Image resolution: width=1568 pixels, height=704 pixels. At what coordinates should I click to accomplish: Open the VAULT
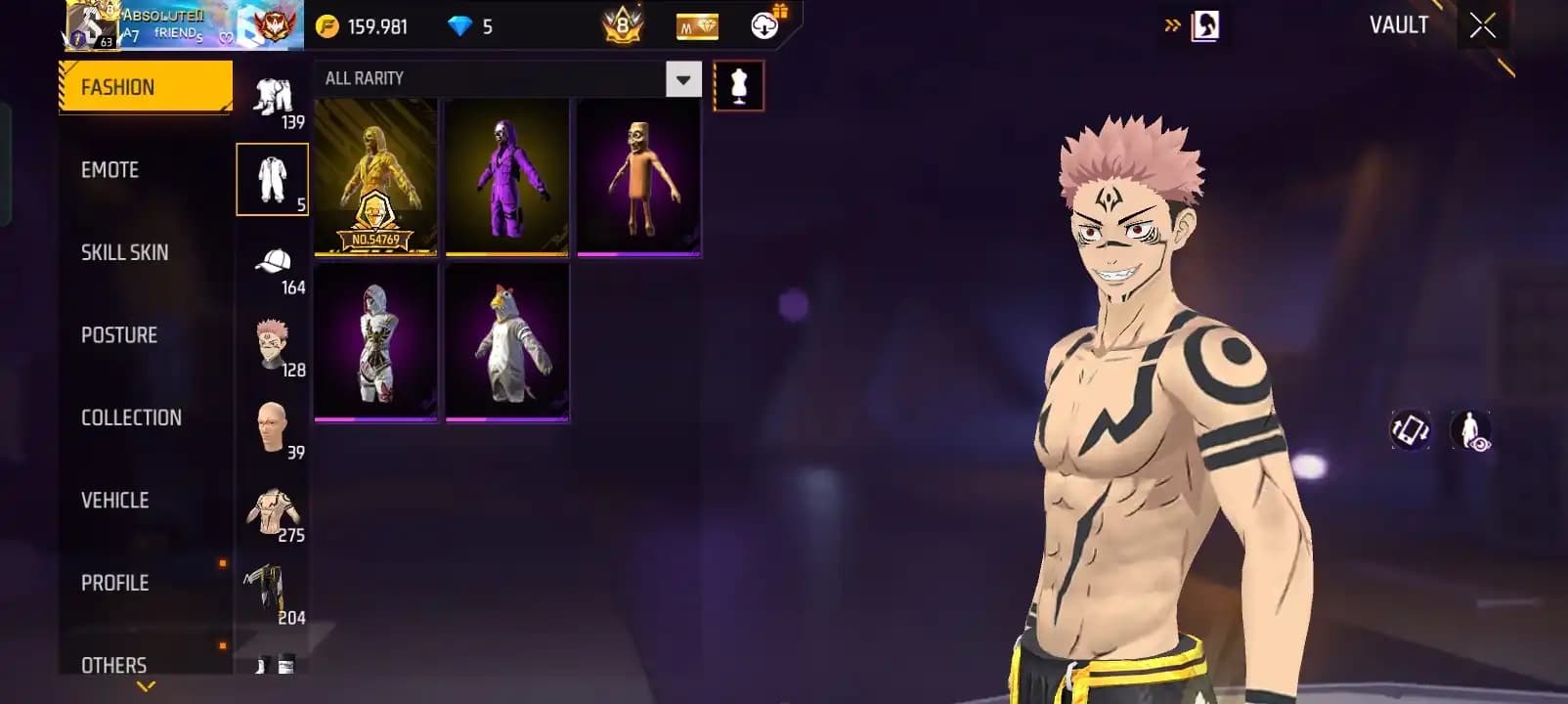[1398, 25]
